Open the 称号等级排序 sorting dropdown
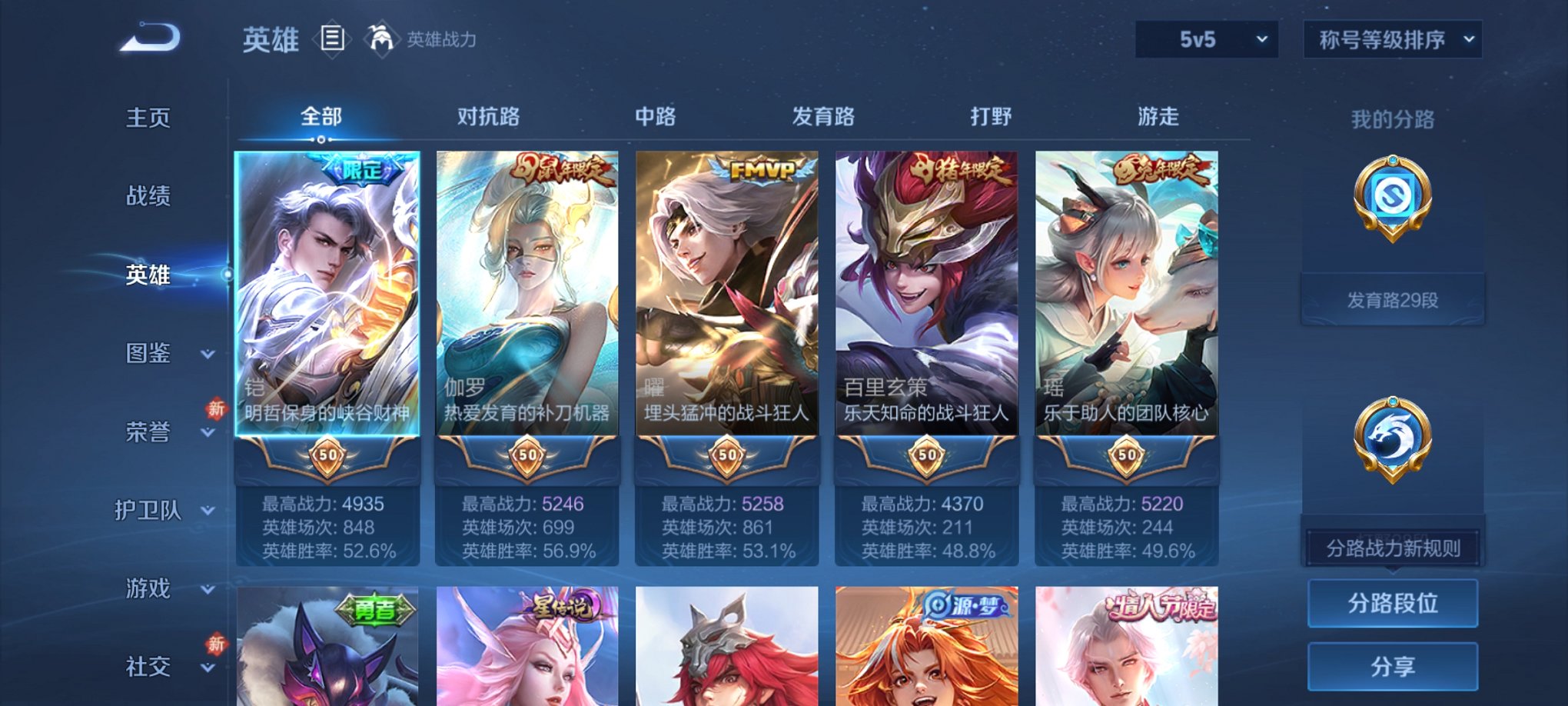Viewport: 1568px width, 706px height. point(1392,37)
